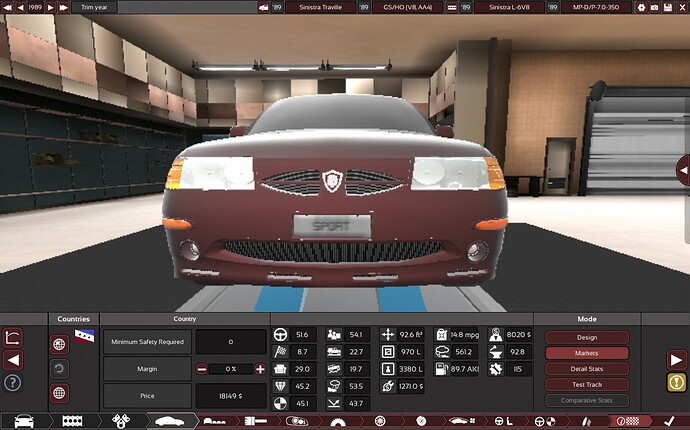Screen dimensions: 690x430
Task: Show the Detail Stats panel
Action: (x=587, y=369)
